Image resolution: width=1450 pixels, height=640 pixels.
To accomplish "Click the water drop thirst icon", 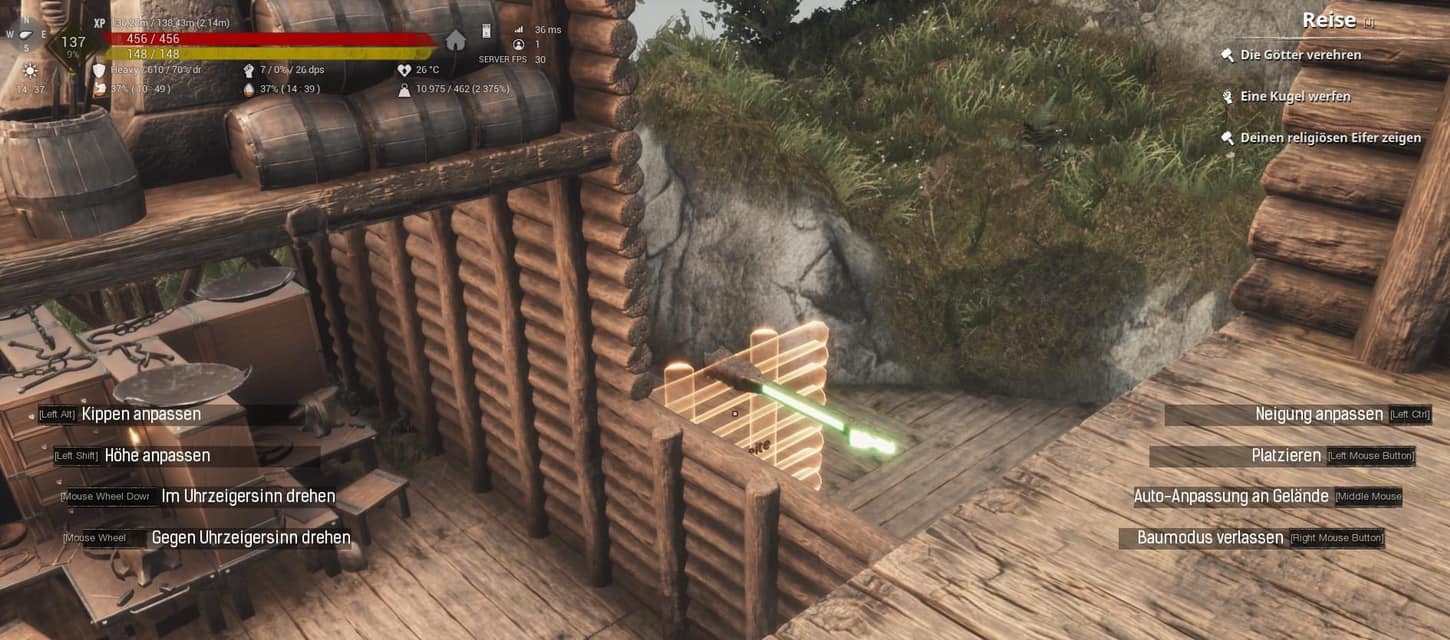I will click(249, 89).
